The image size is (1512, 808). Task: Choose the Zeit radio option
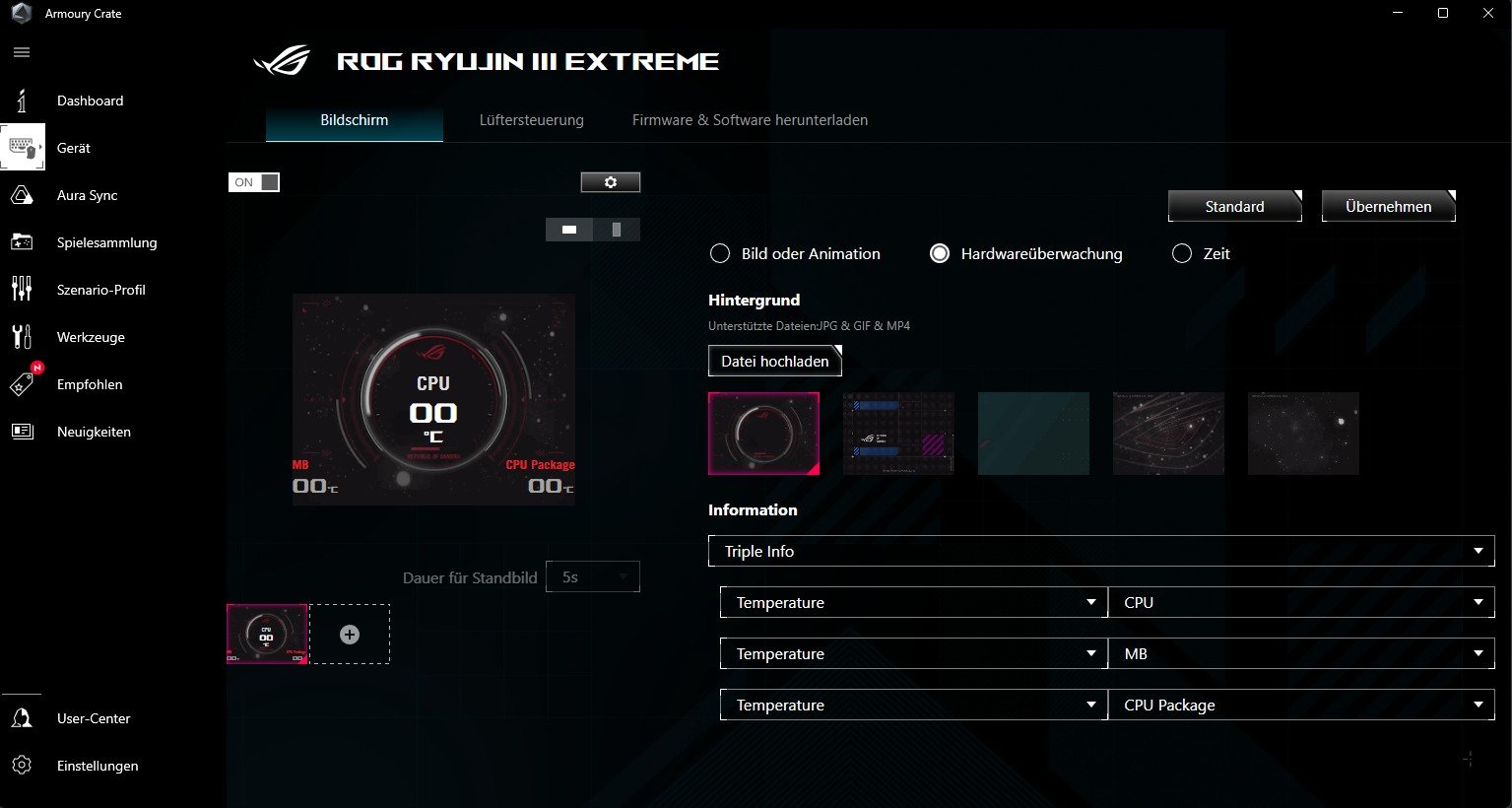click(x=1182, y=254)
